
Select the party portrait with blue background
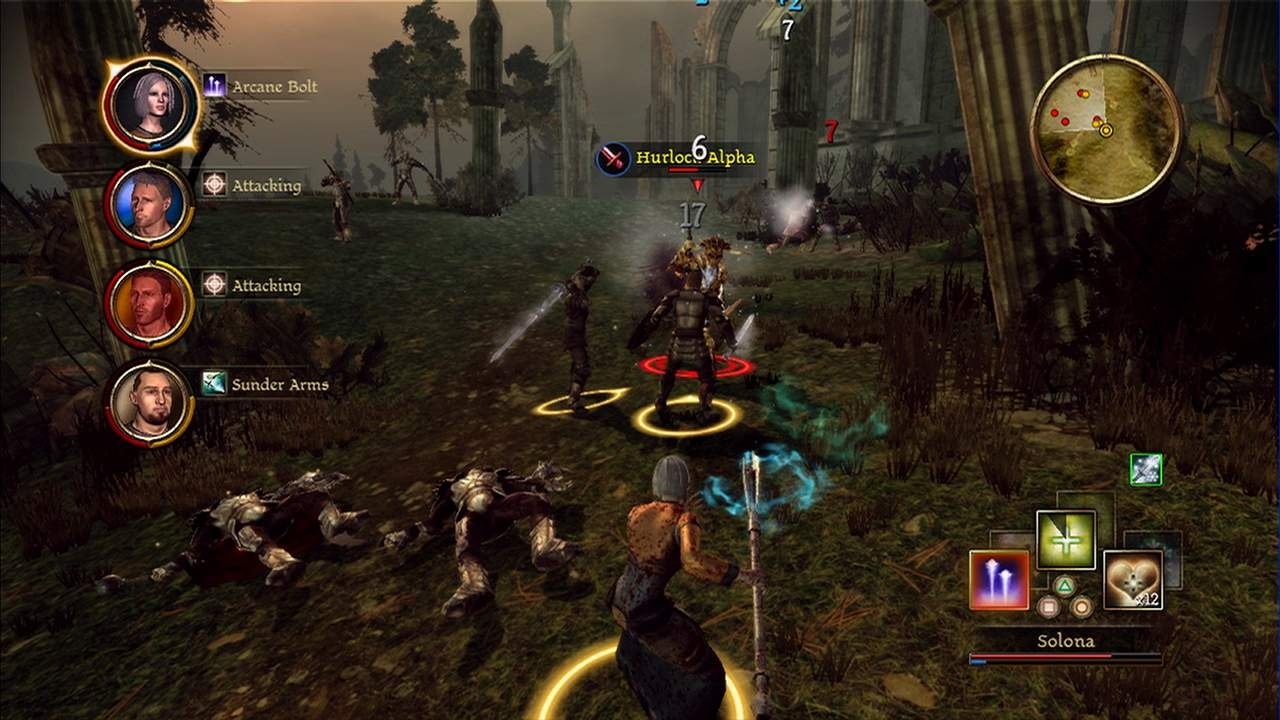tap(149, 204)
